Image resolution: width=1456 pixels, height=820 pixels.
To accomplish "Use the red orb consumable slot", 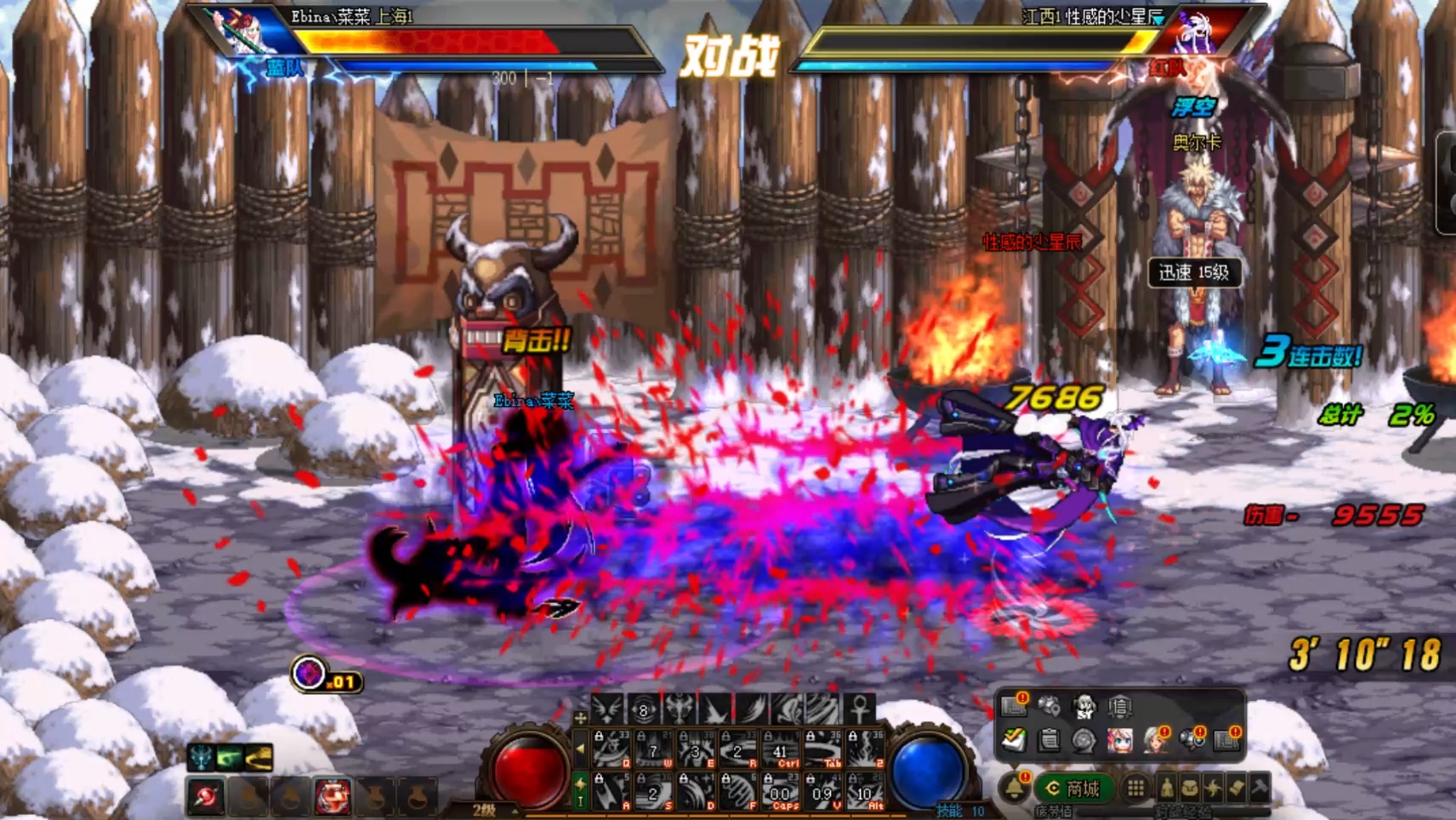I will tap(206, 797).
